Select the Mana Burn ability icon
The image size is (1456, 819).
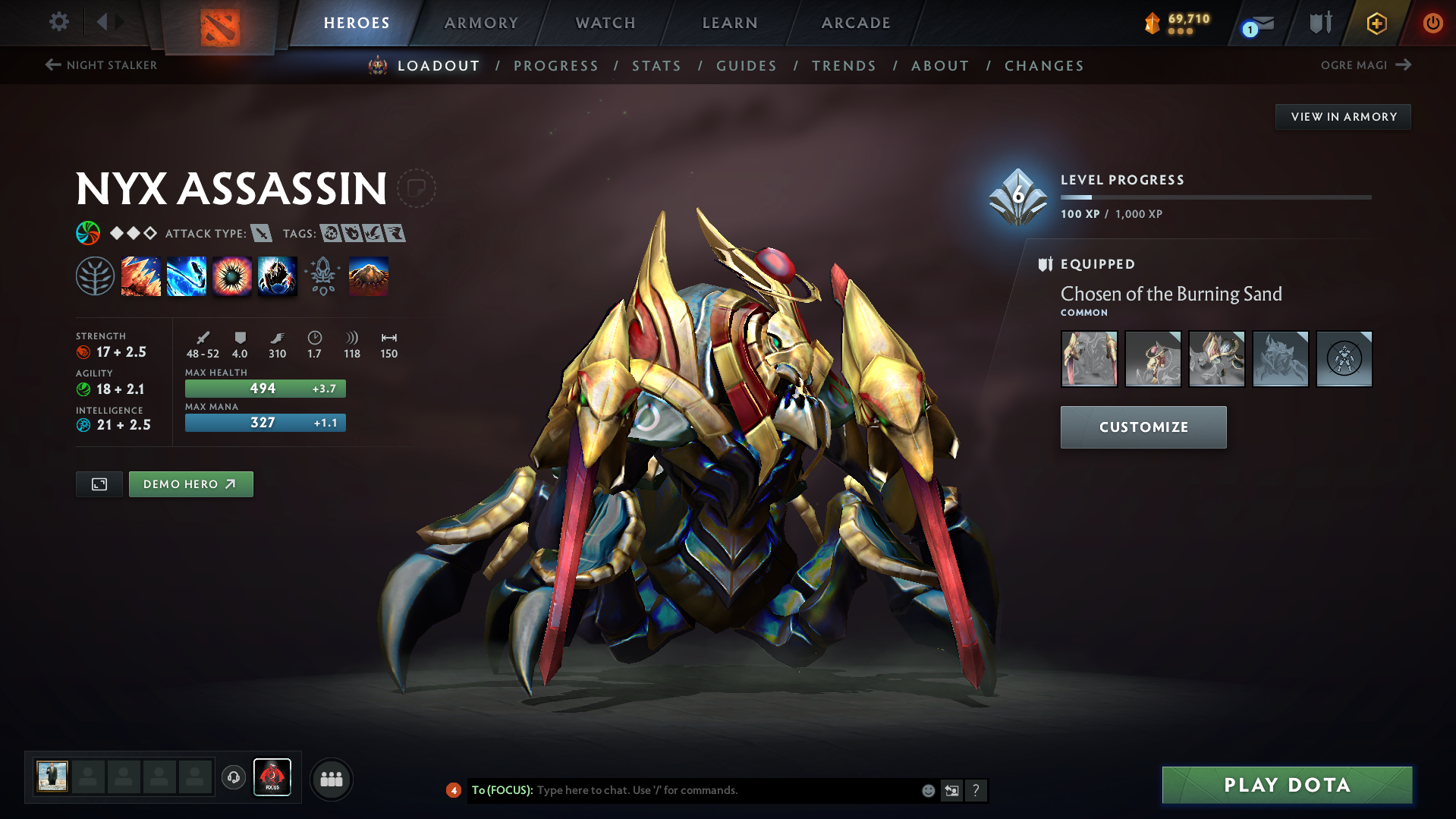tap(187, 276)
